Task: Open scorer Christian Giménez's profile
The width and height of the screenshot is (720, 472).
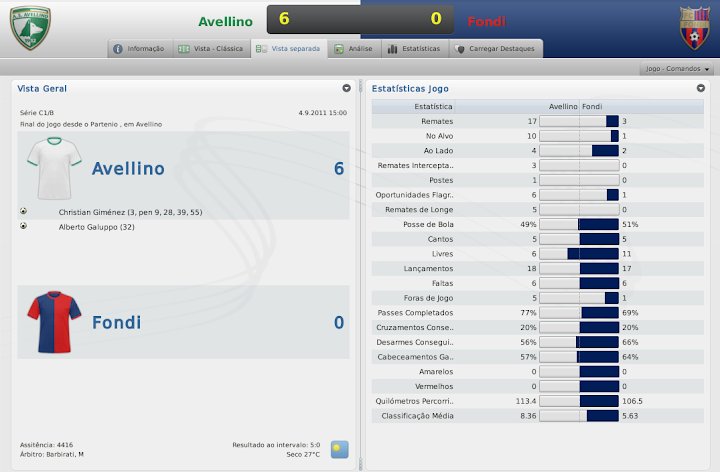Action: pos(130,212)
